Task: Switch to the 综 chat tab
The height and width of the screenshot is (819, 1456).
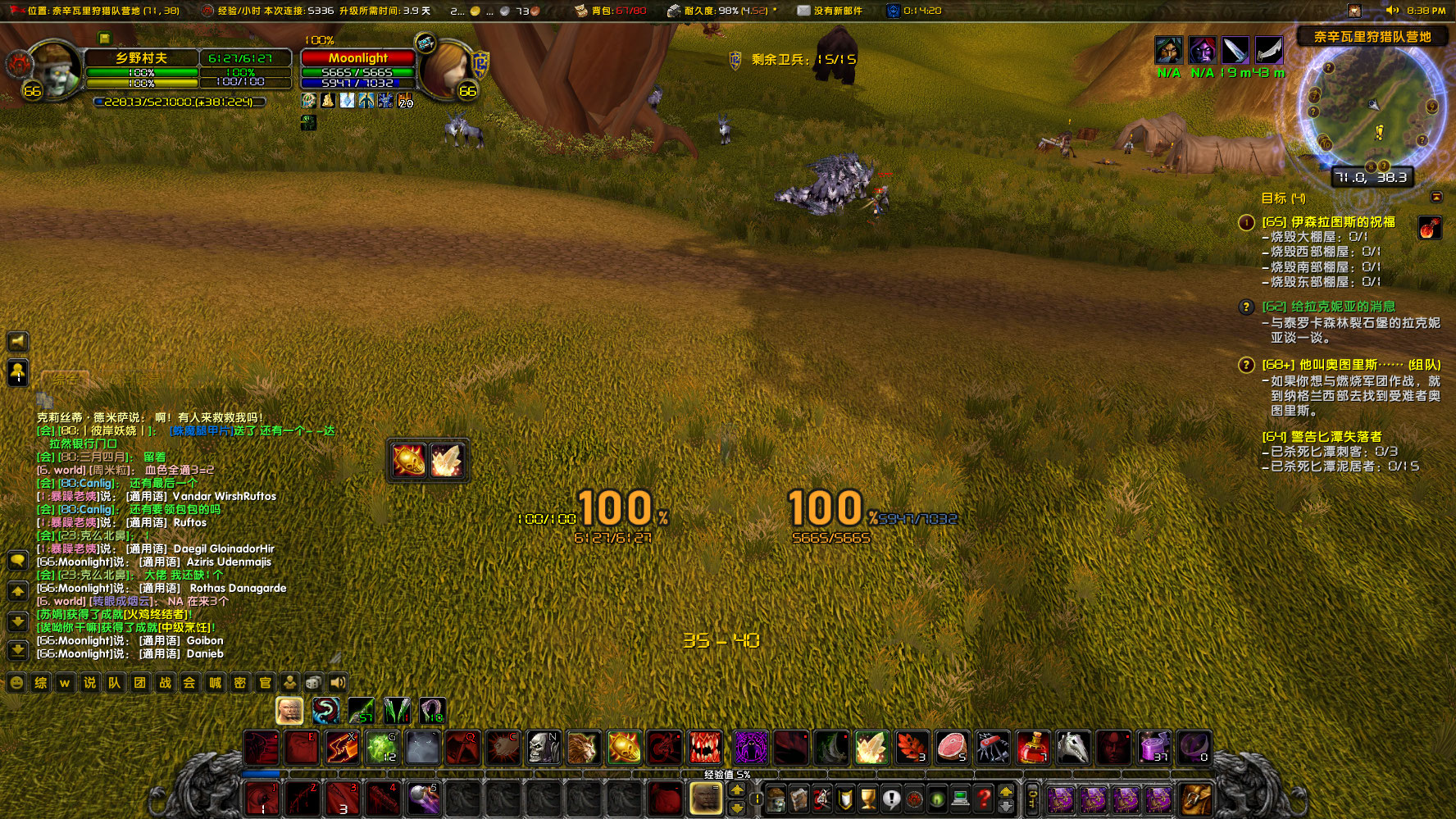Action: [40, 681]
